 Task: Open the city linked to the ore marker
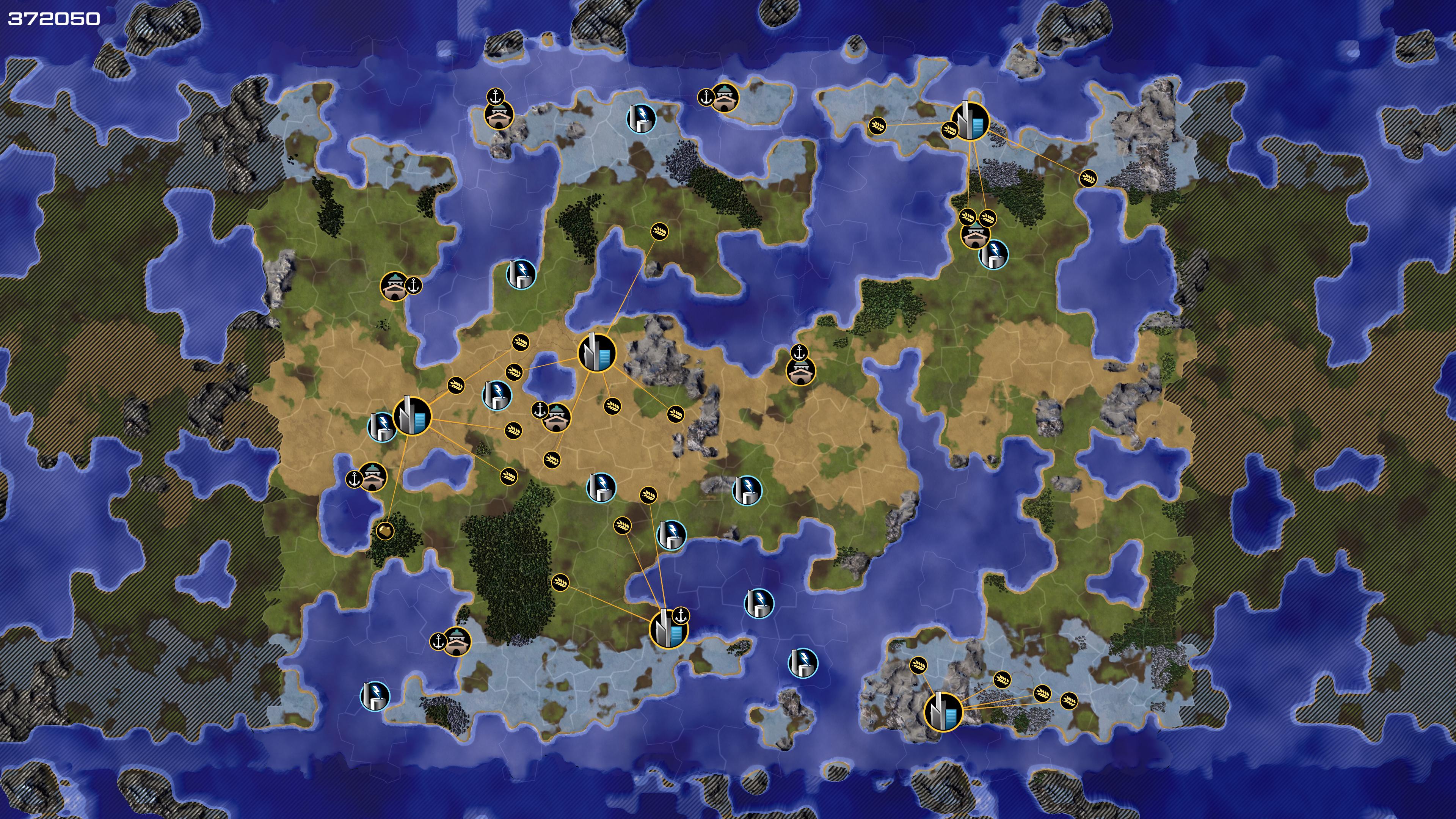click(x=412, y=416)
